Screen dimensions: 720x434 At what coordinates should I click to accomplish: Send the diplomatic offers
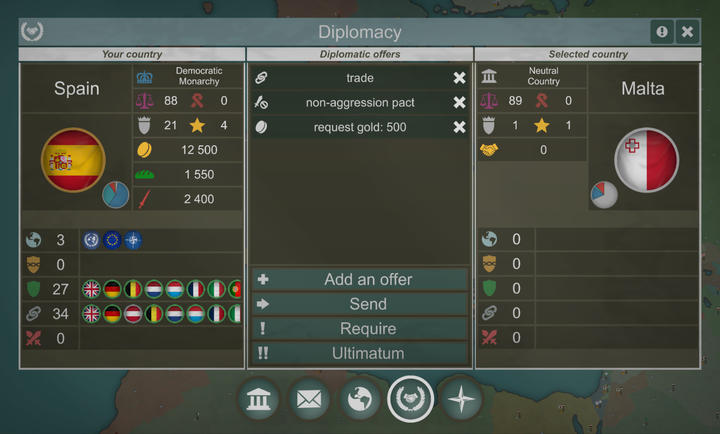(x=359, y=304)
